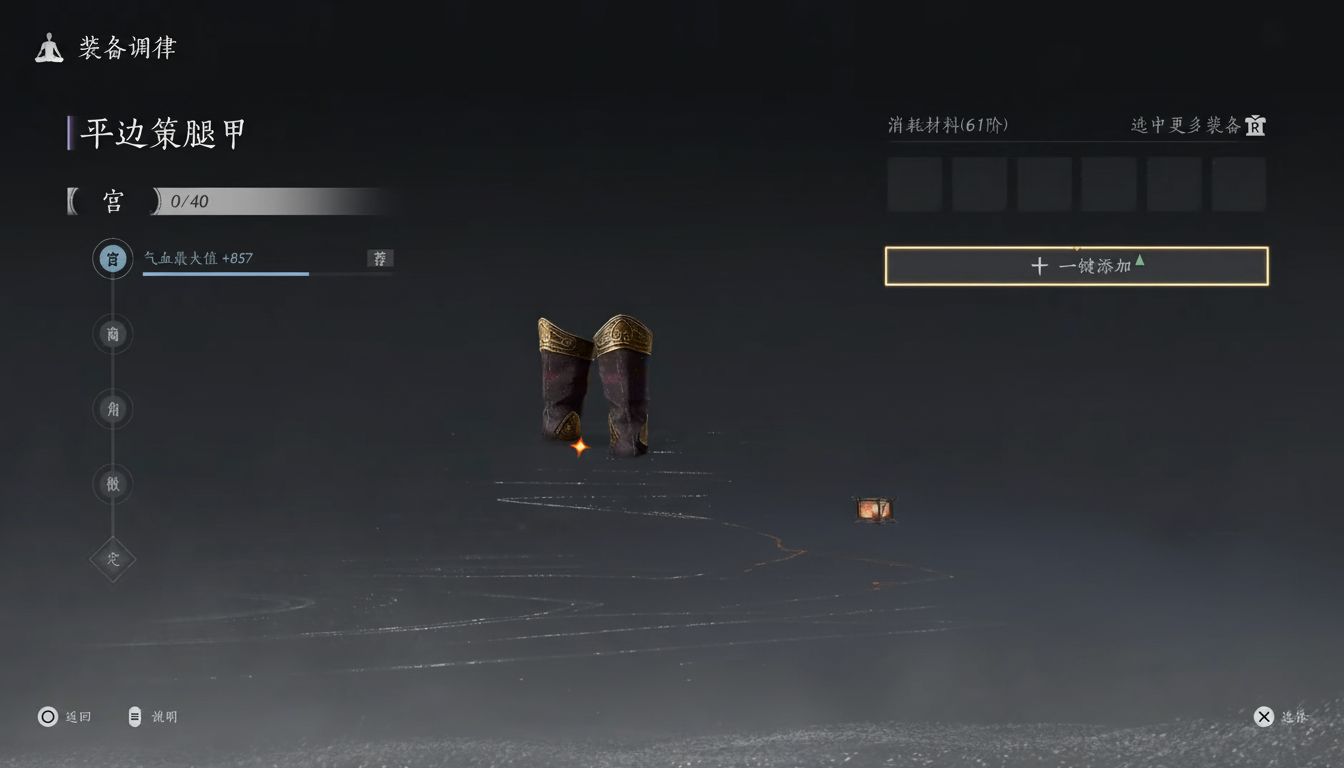Select the diamond-shaped 定 node at sidebar bottom
1344x768 pixels.
pyautogui.click(x=112, y=559)
